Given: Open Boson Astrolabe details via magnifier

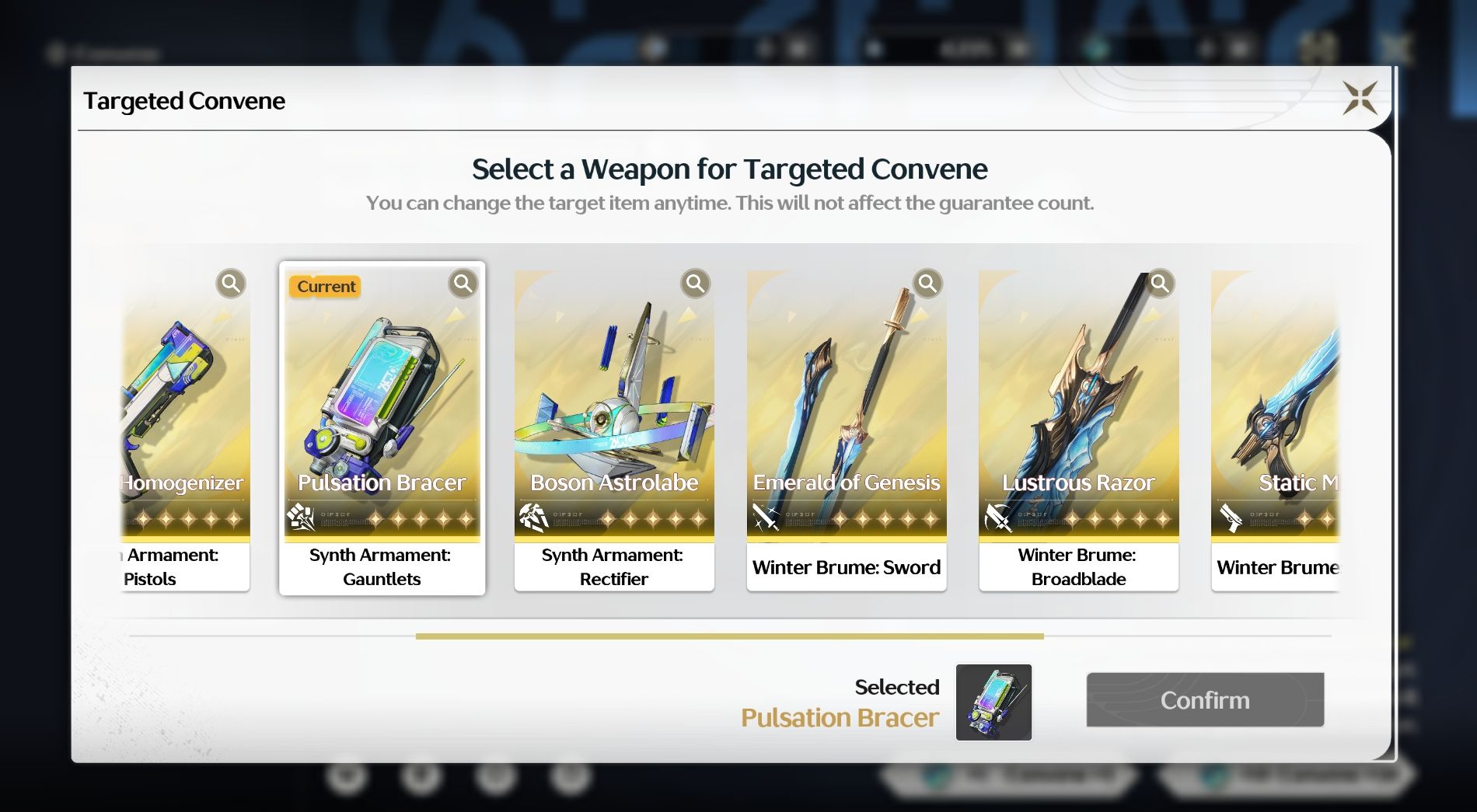Looking at the screenshot, I should [x=696, y=284].
